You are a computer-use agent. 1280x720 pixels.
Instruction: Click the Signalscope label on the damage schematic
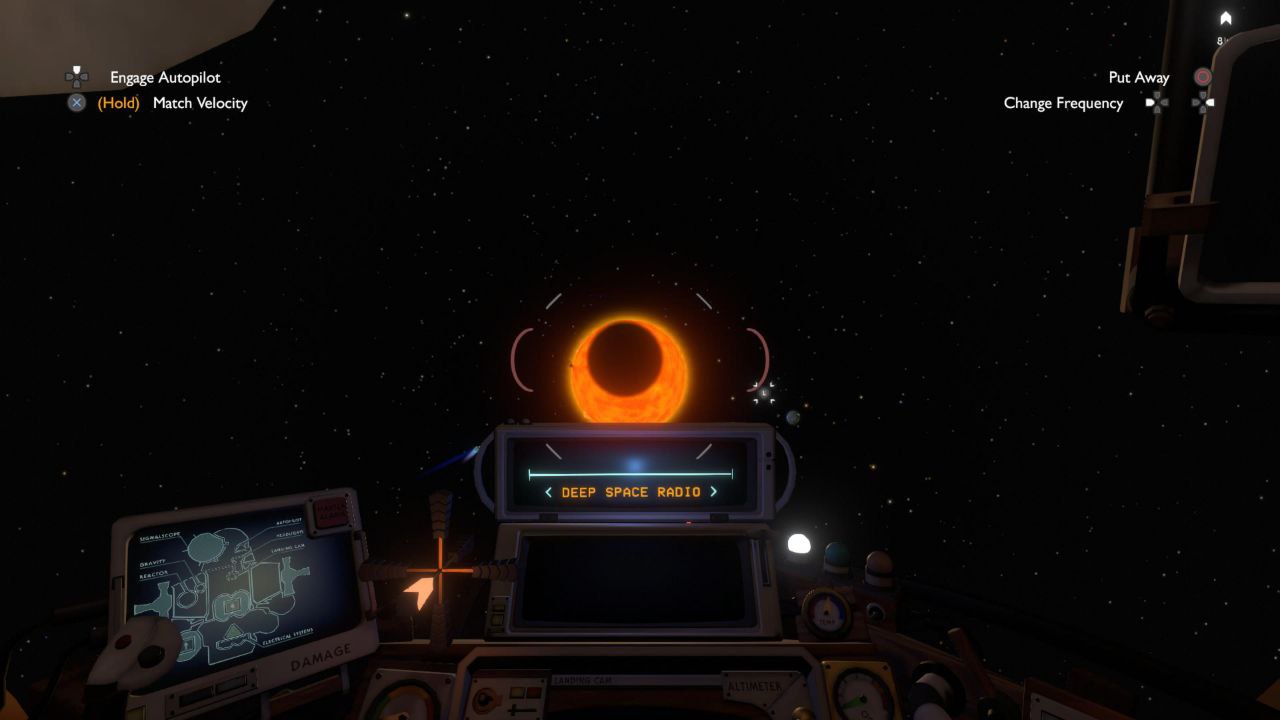click(x=160, y=536)
